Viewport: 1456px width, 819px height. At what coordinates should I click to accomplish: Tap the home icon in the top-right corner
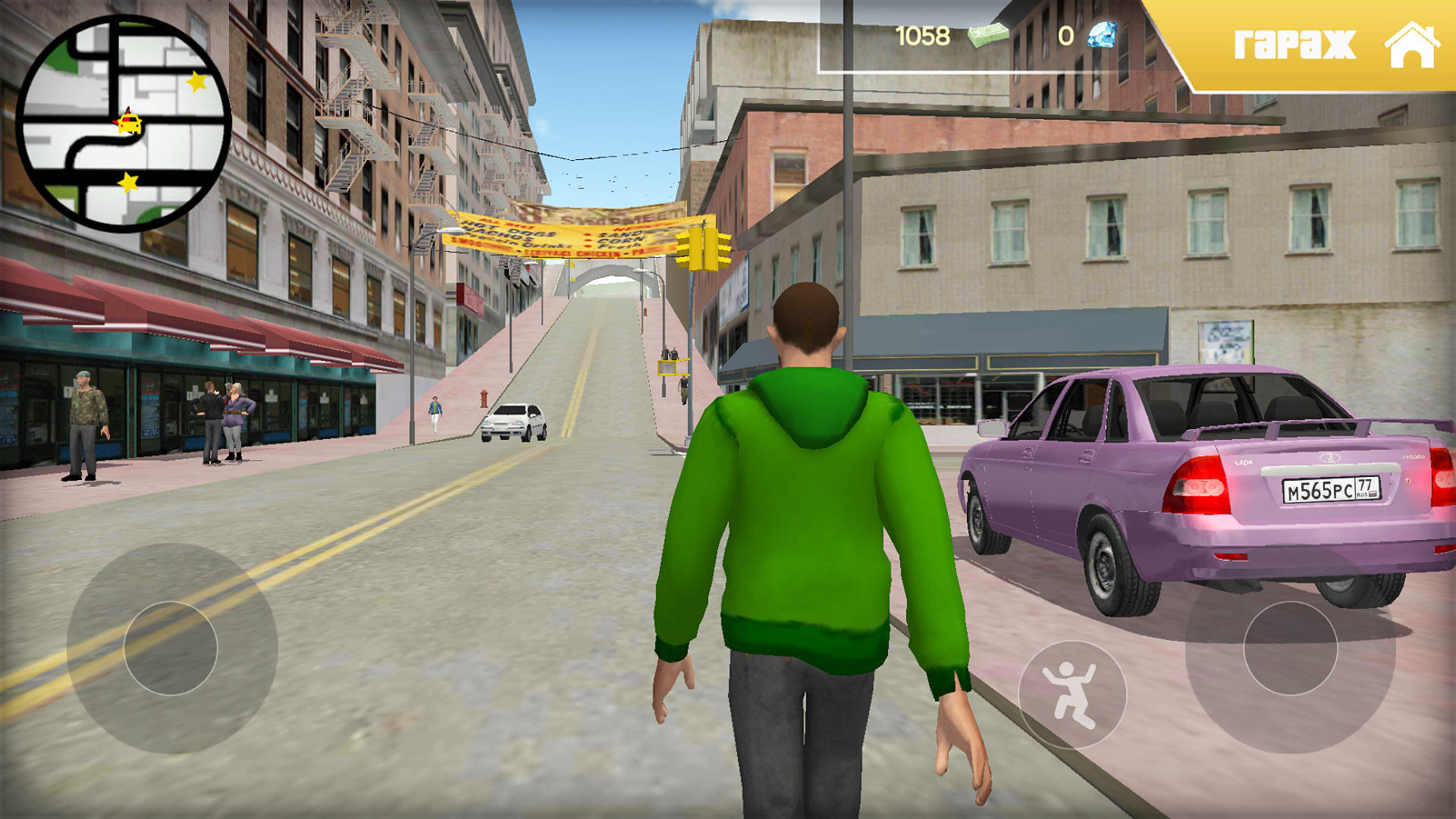click(1414, 47)
